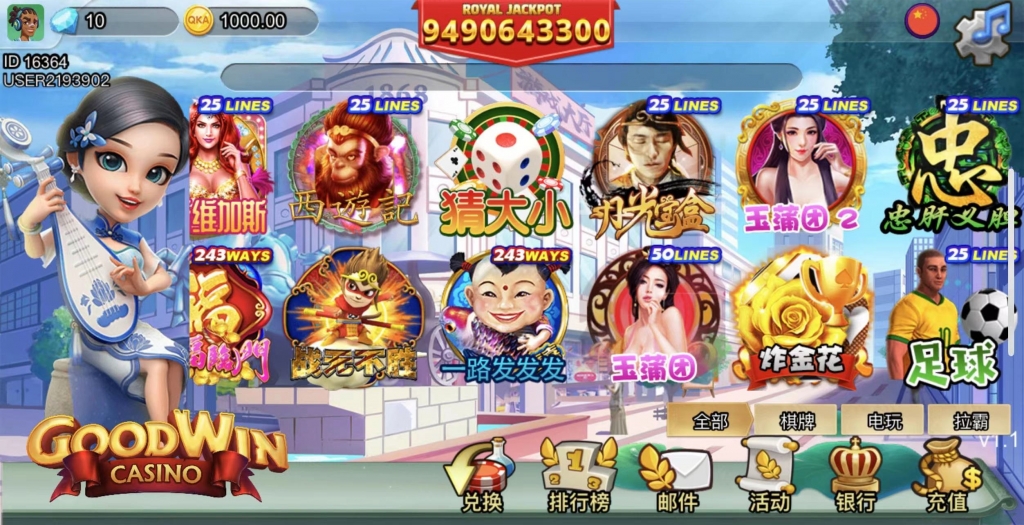This screenshot has width=1024, height=525.
Task: Click the China flag language icon
Action: (922, 19)
